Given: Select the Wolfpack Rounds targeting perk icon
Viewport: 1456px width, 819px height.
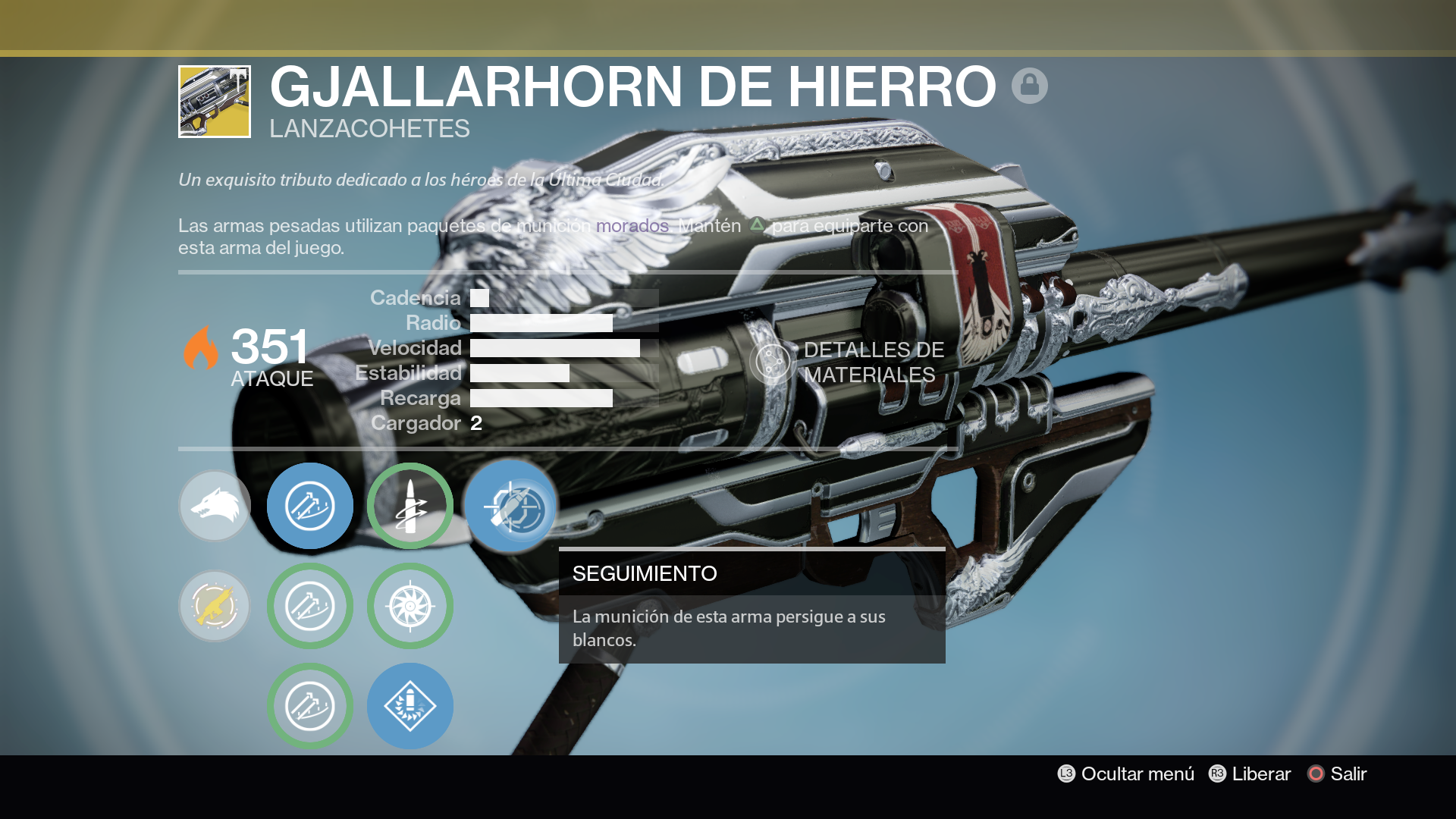Looking at the screenshot, I should click(x=410, y=506).
